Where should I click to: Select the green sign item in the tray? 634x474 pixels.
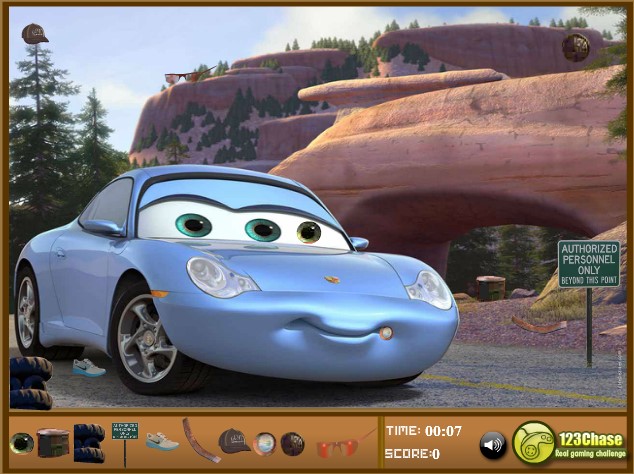coord(125,432)
